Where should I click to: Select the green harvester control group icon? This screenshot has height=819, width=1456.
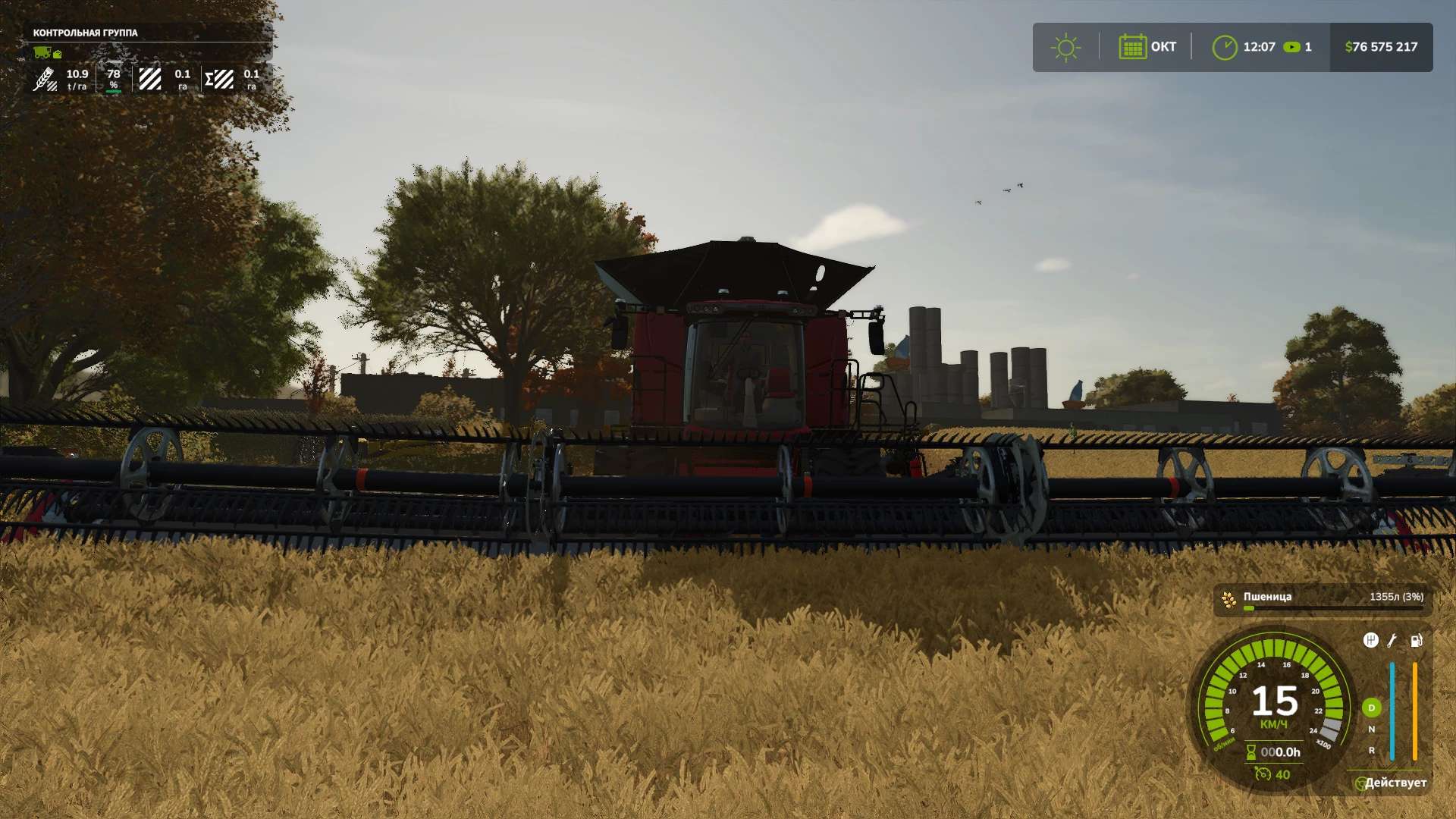42,53
